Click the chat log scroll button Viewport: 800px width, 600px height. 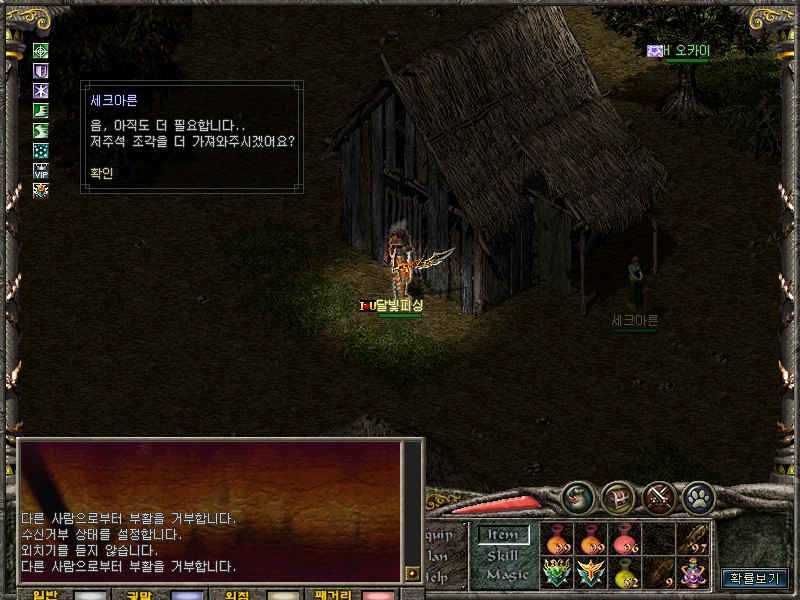[x=412, y=573]
